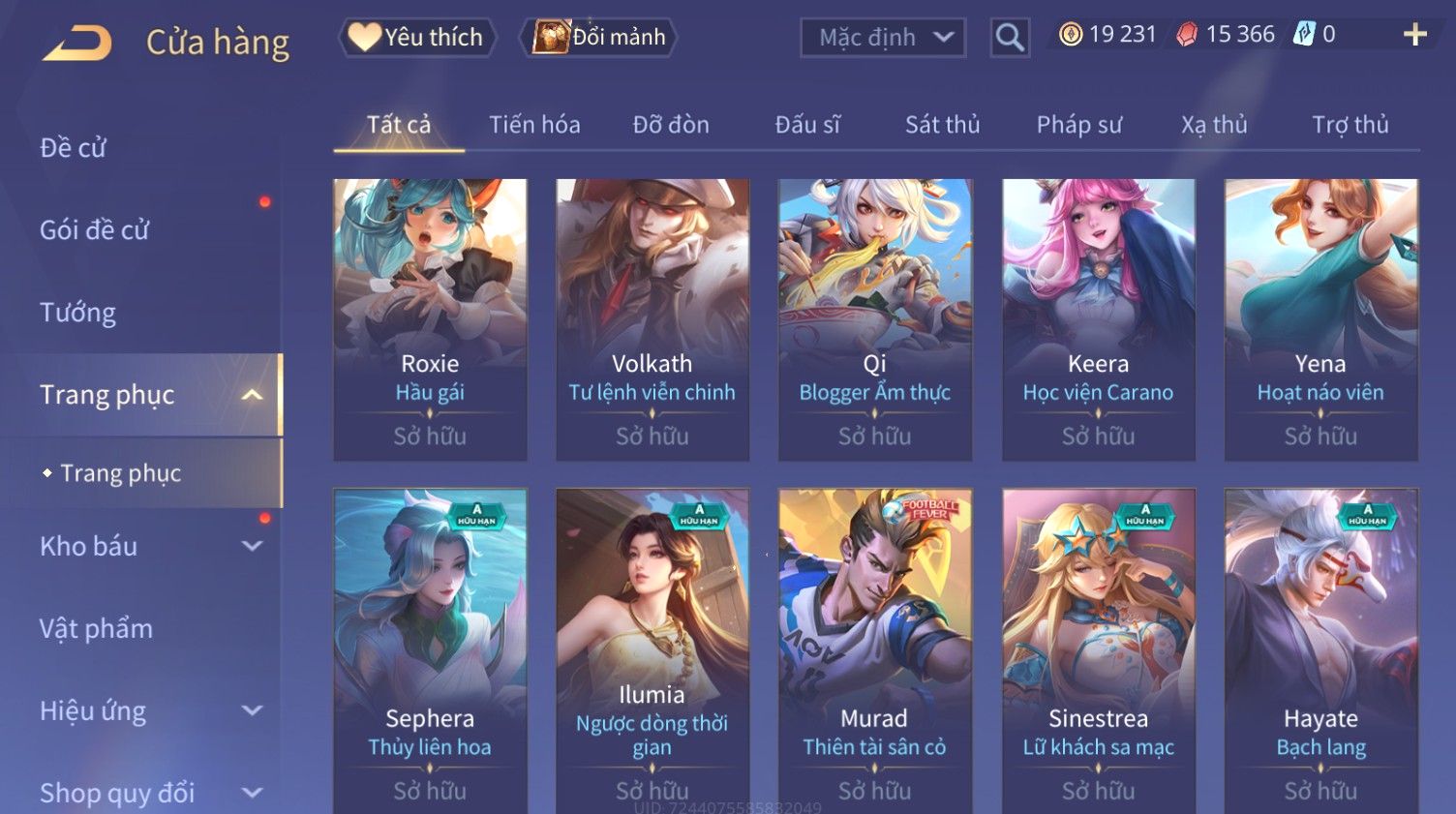
Task: Open the Tướng heroes section
Action: [x=78, y=313]
